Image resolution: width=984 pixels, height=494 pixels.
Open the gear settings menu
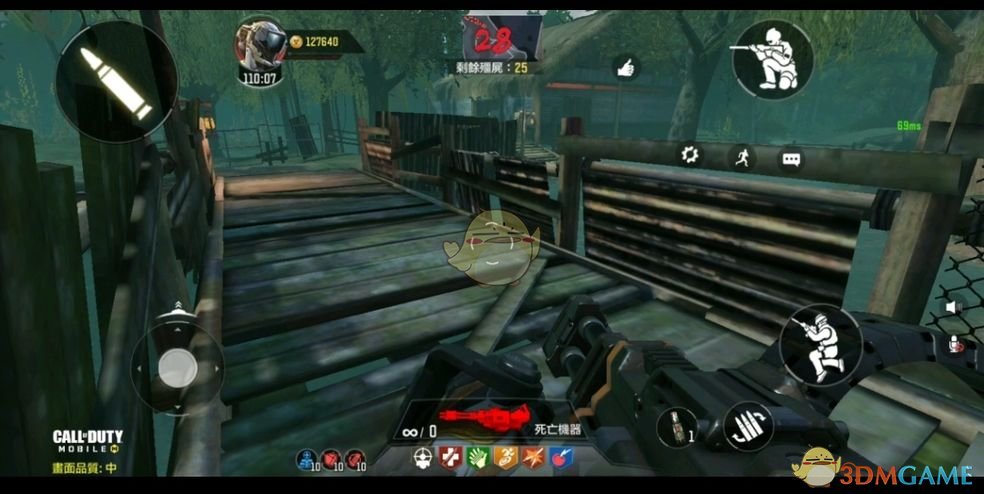coord(689,155)
